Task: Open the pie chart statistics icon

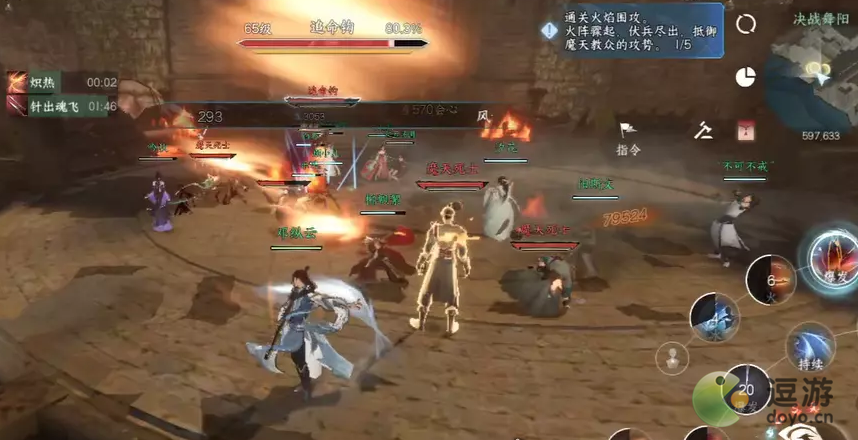Action: tap(745, 77)
